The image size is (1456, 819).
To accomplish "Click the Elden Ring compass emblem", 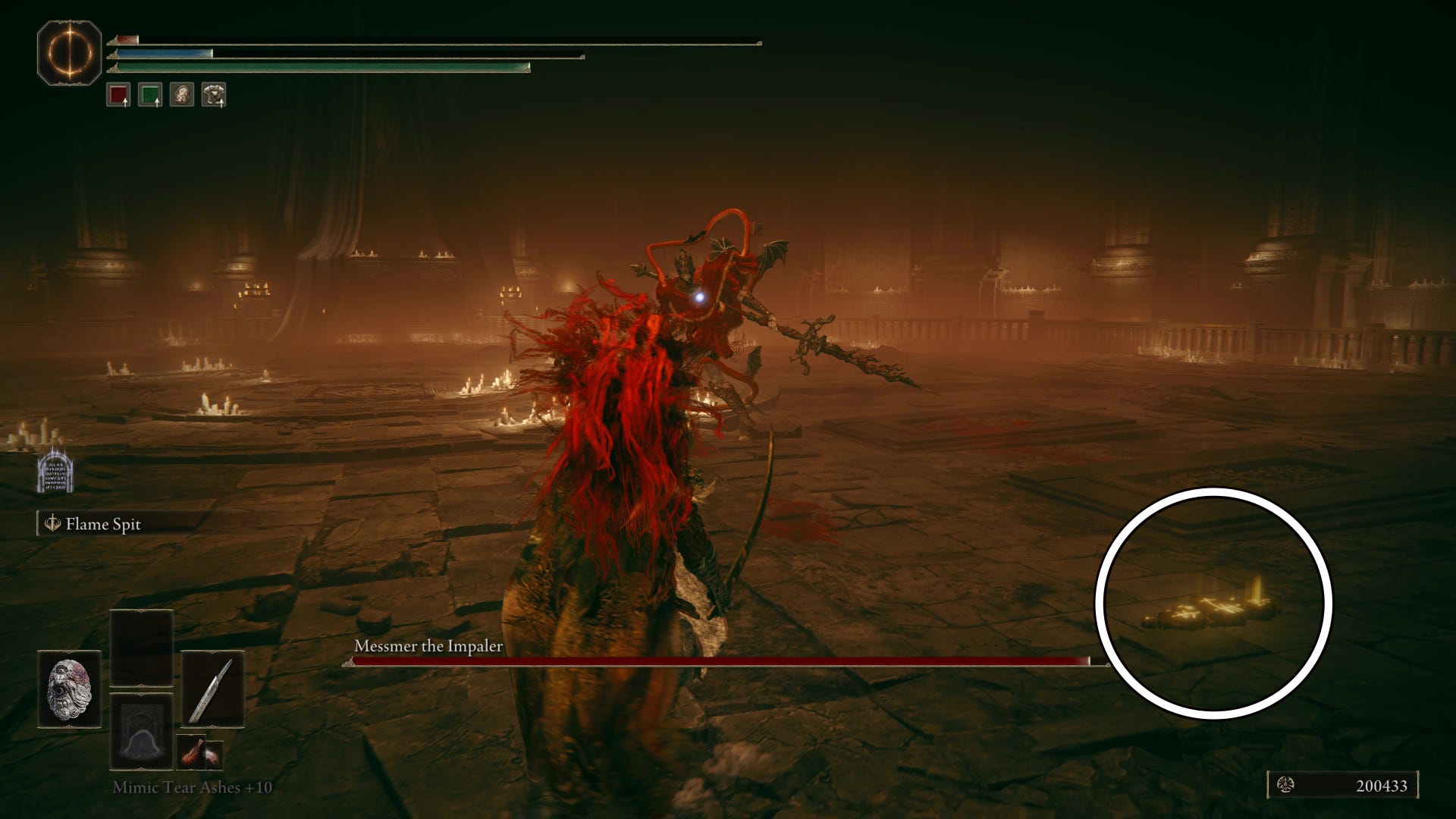I will point(69,53).
